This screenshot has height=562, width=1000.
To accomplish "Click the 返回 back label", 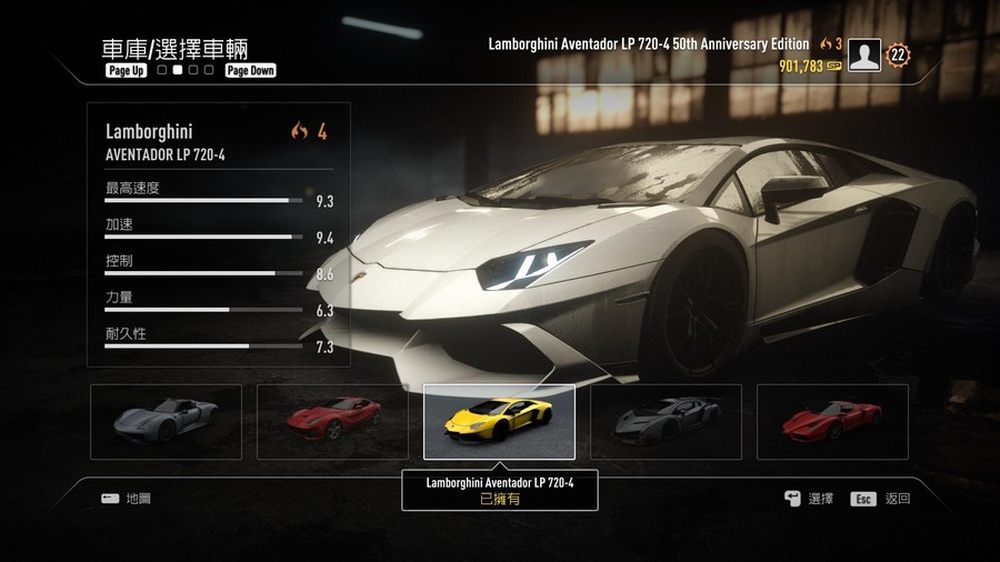I will (897, 499).
